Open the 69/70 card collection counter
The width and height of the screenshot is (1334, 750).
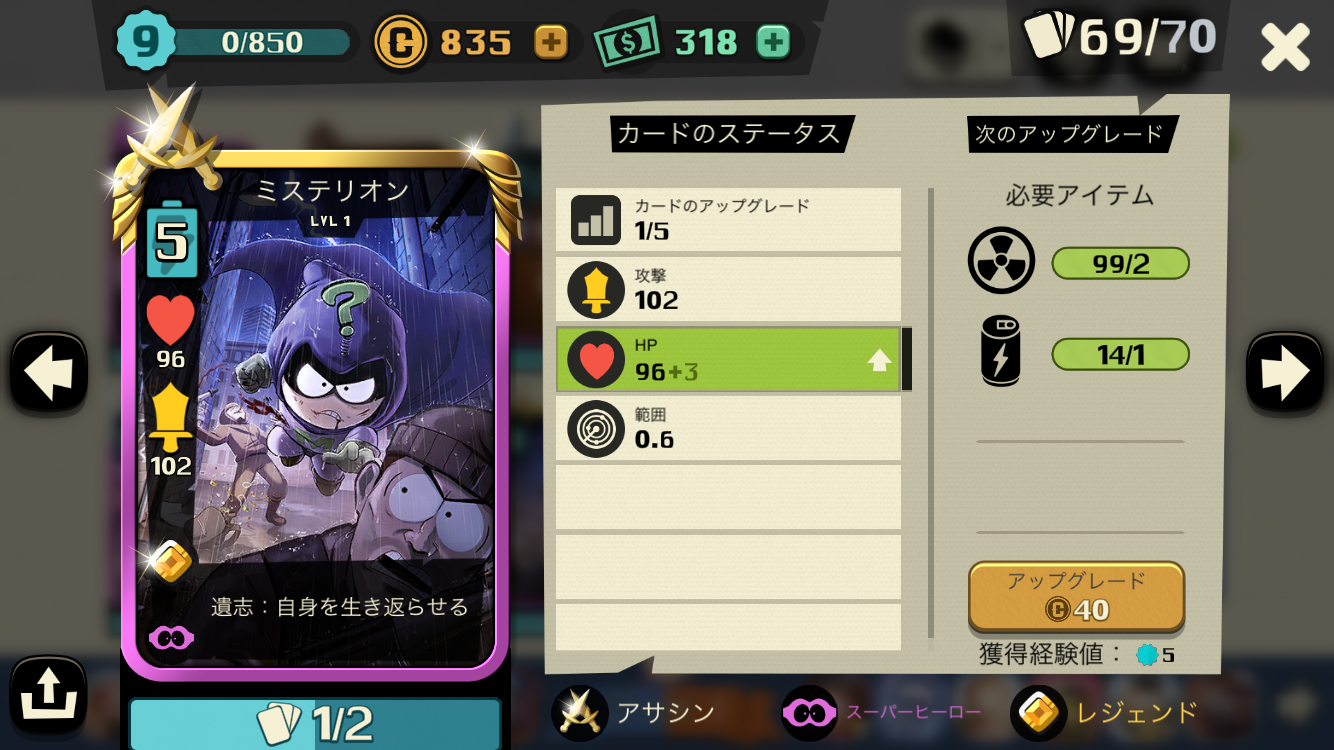(1122, 37)
